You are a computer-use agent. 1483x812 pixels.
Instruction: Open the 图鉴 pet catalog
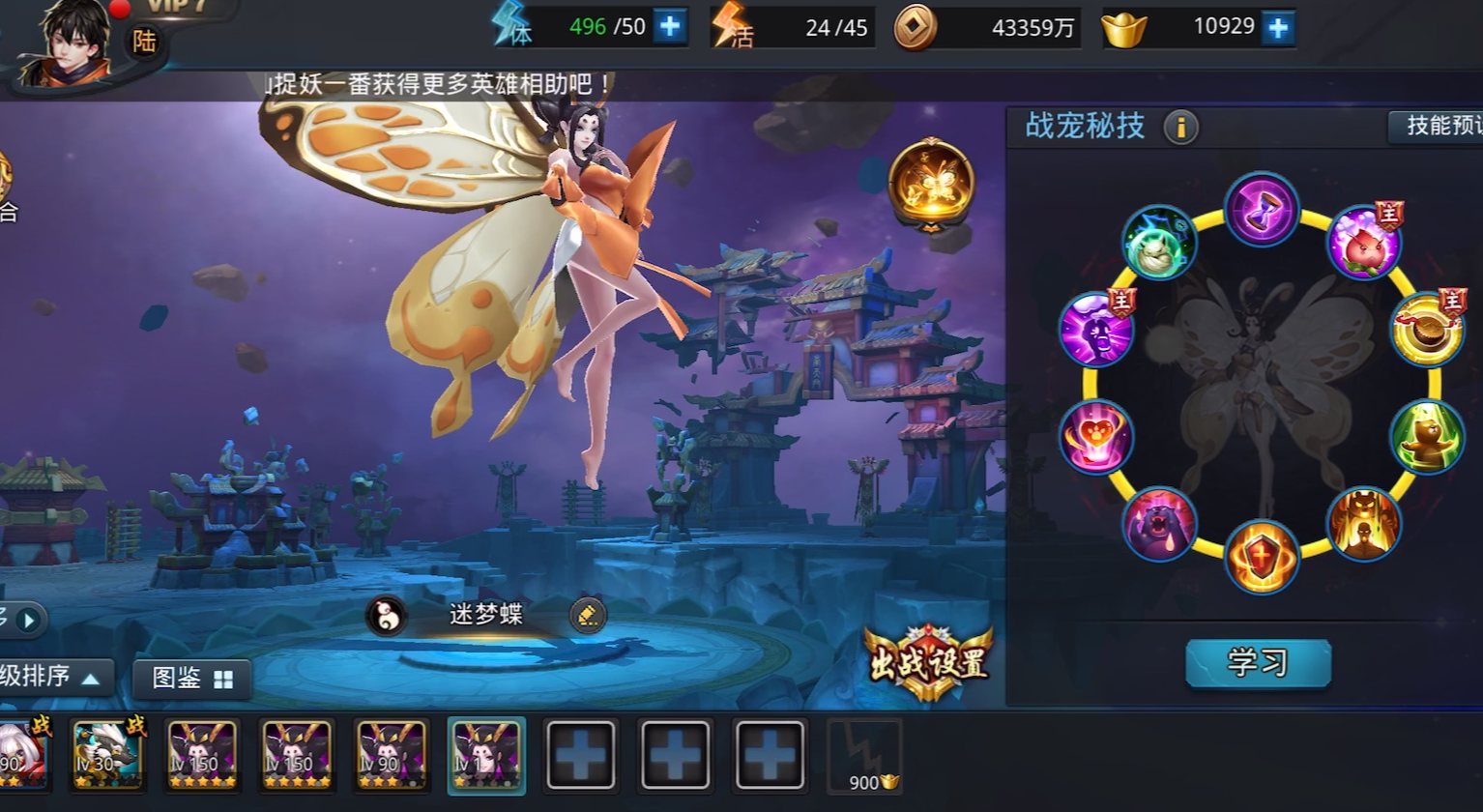pyautogui.click(x=190, y=678)
